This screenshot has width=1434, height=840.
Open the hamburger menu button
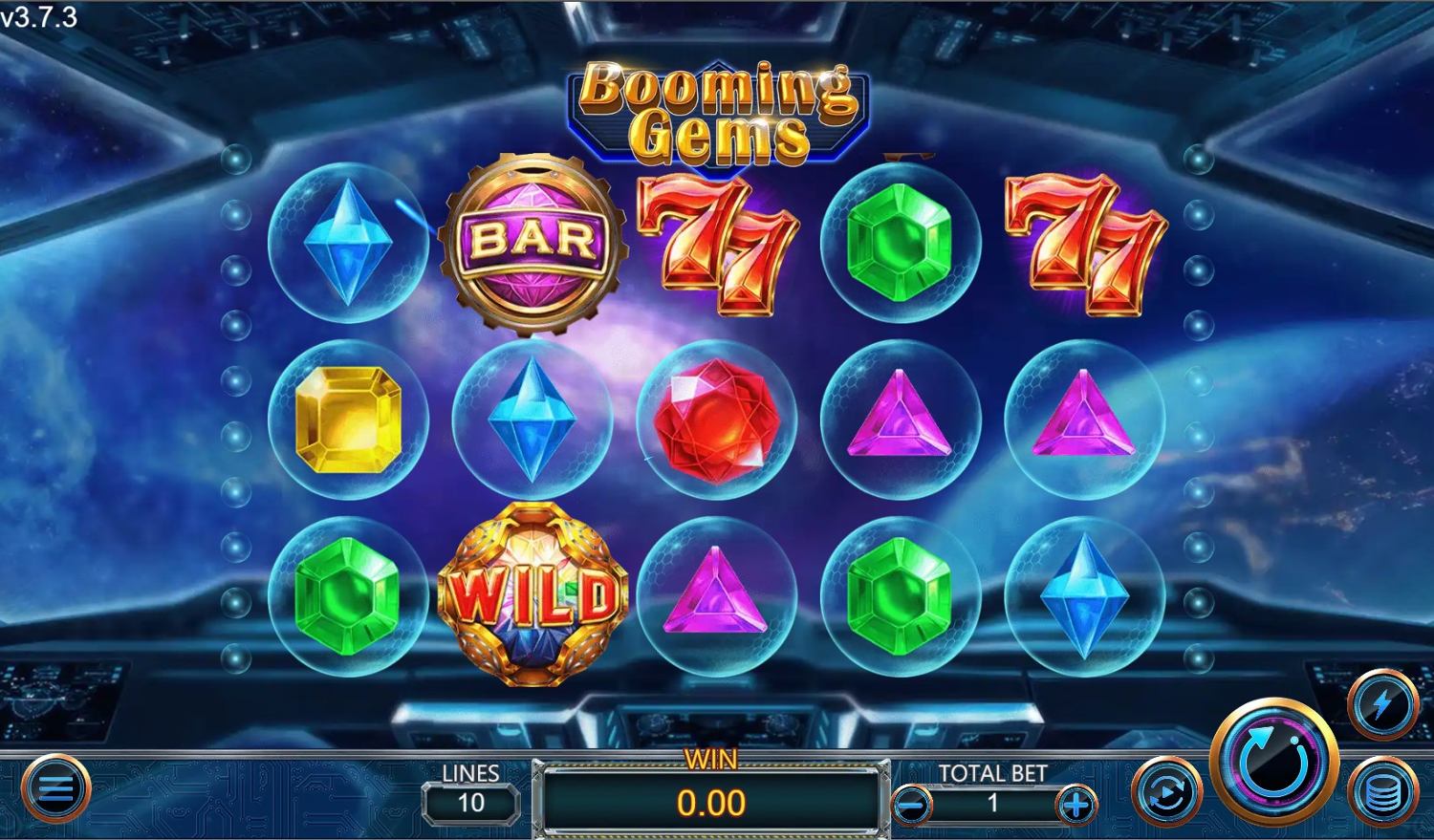point(55,789)
